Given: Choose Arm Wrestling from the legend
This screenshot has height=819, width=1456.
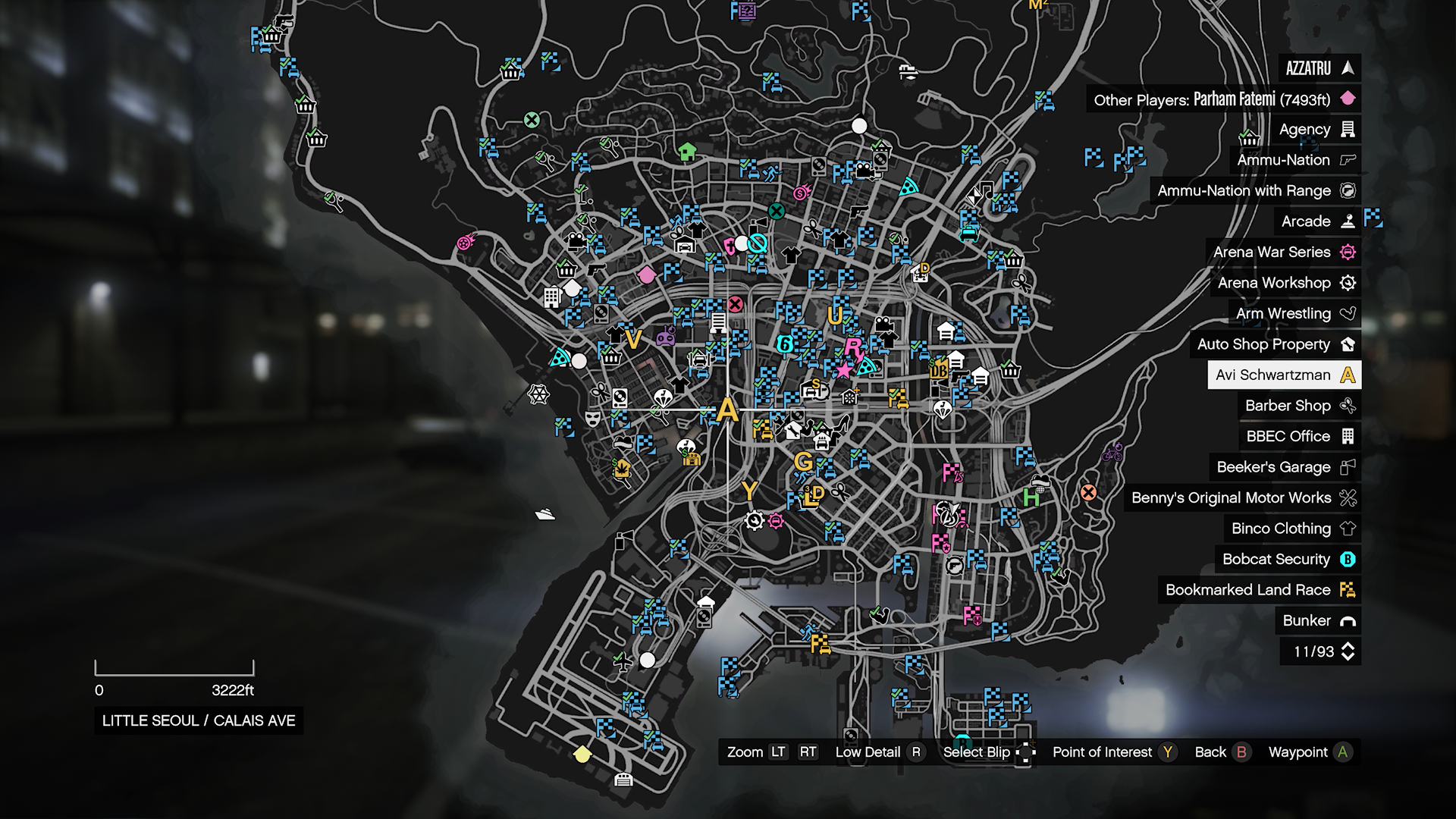Looking at the screenshot, I should tap(1294, 313).
